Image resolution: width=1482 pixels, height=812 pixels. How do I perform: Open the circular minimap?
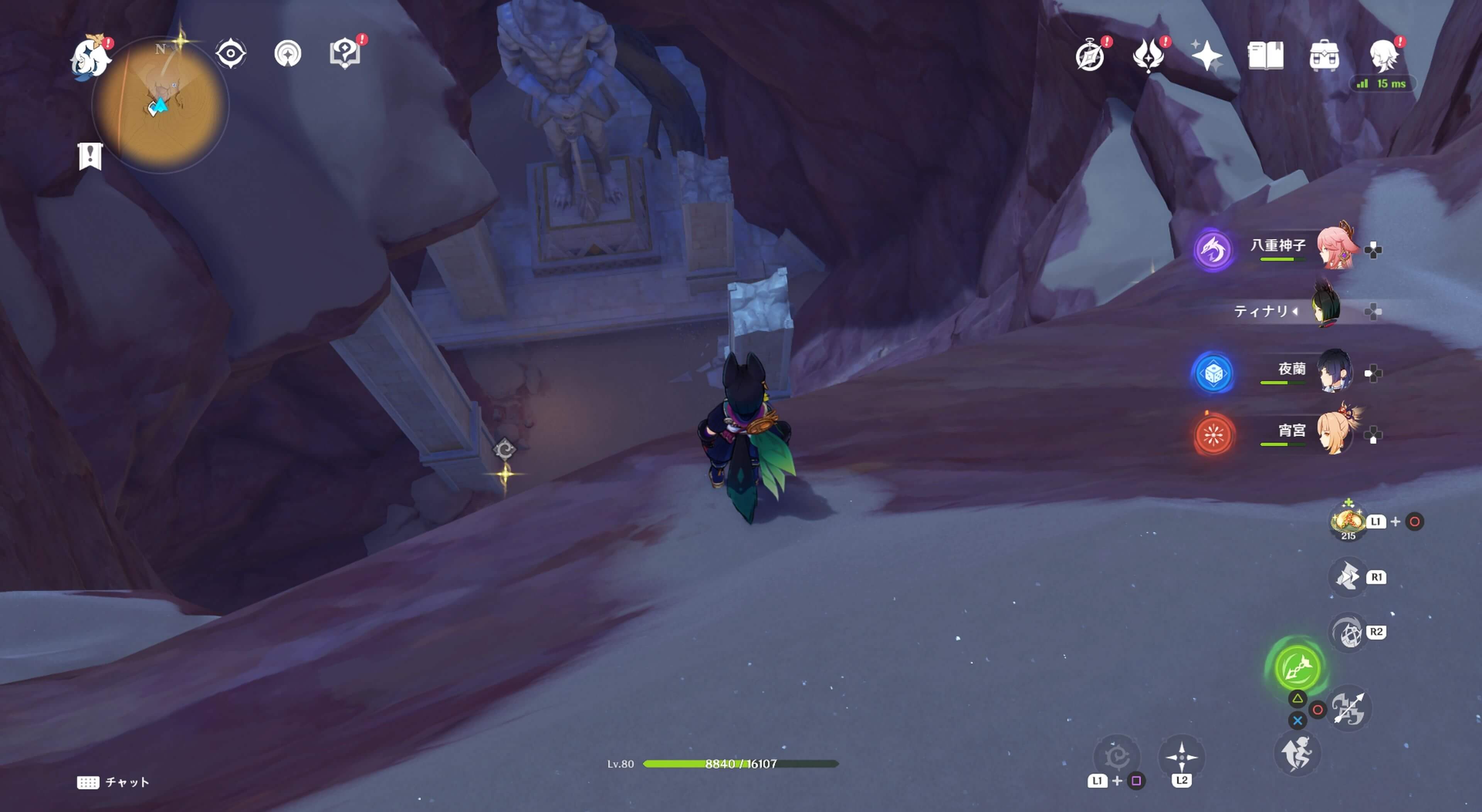[160, 106]
